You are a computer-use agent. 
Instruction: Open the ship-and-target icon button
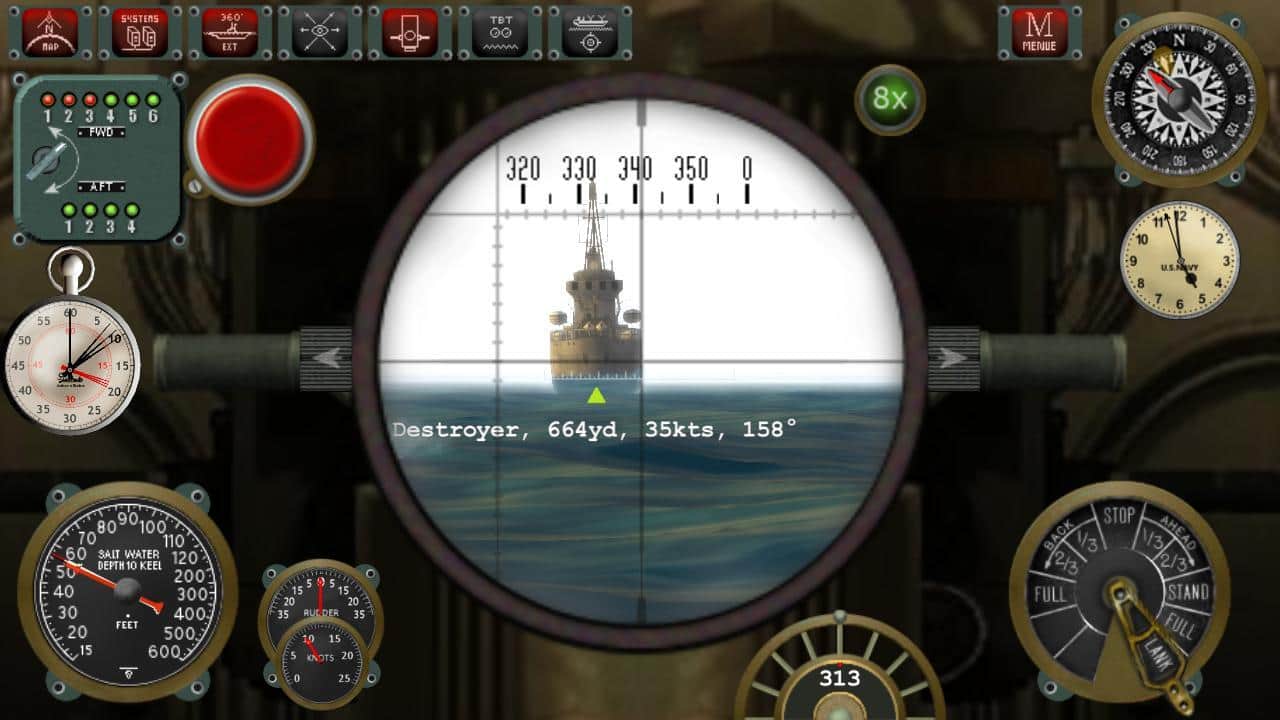tap(590, 32)
